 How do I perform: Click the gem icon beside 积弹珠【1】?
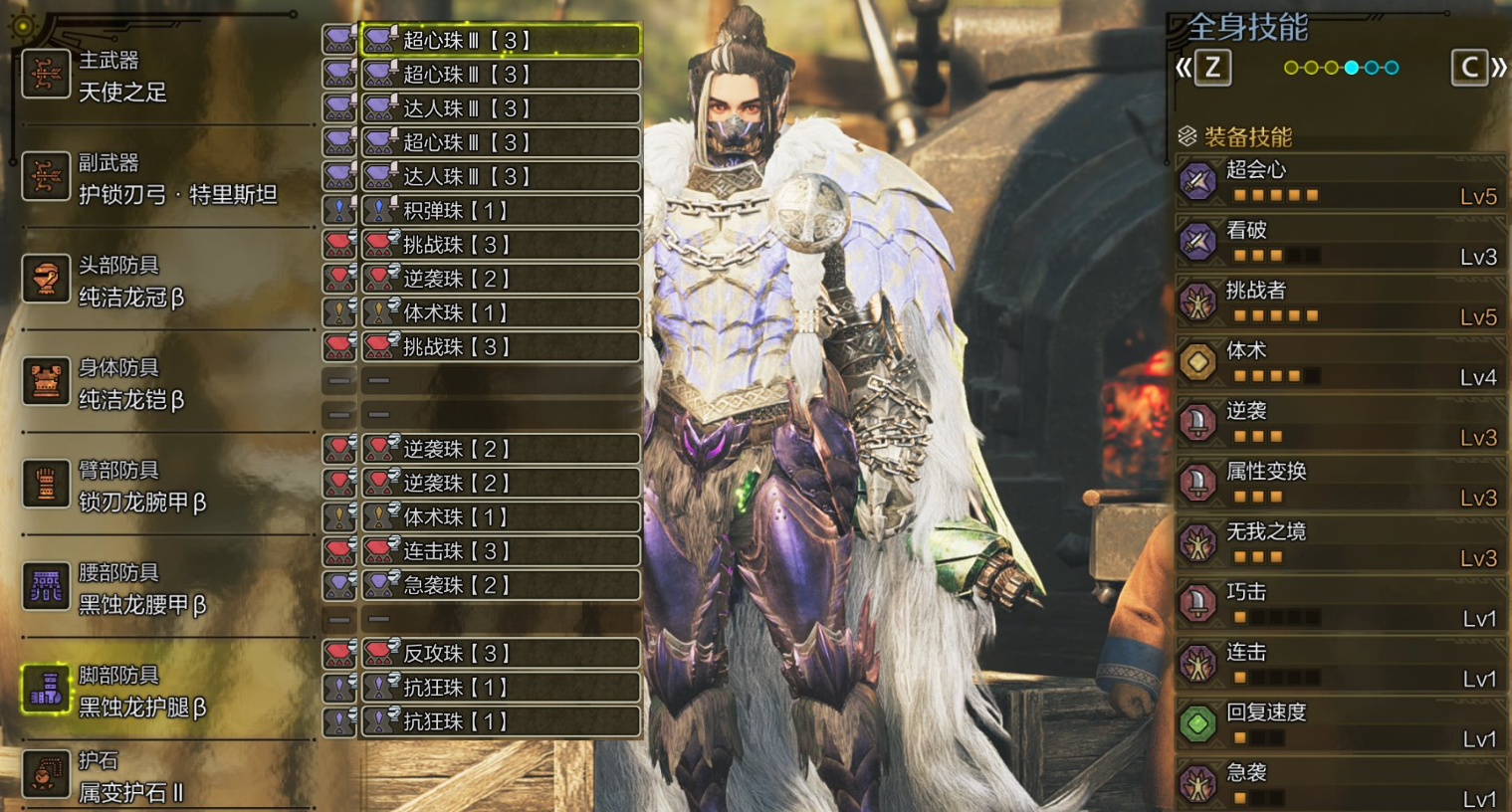tap(383, 210)
